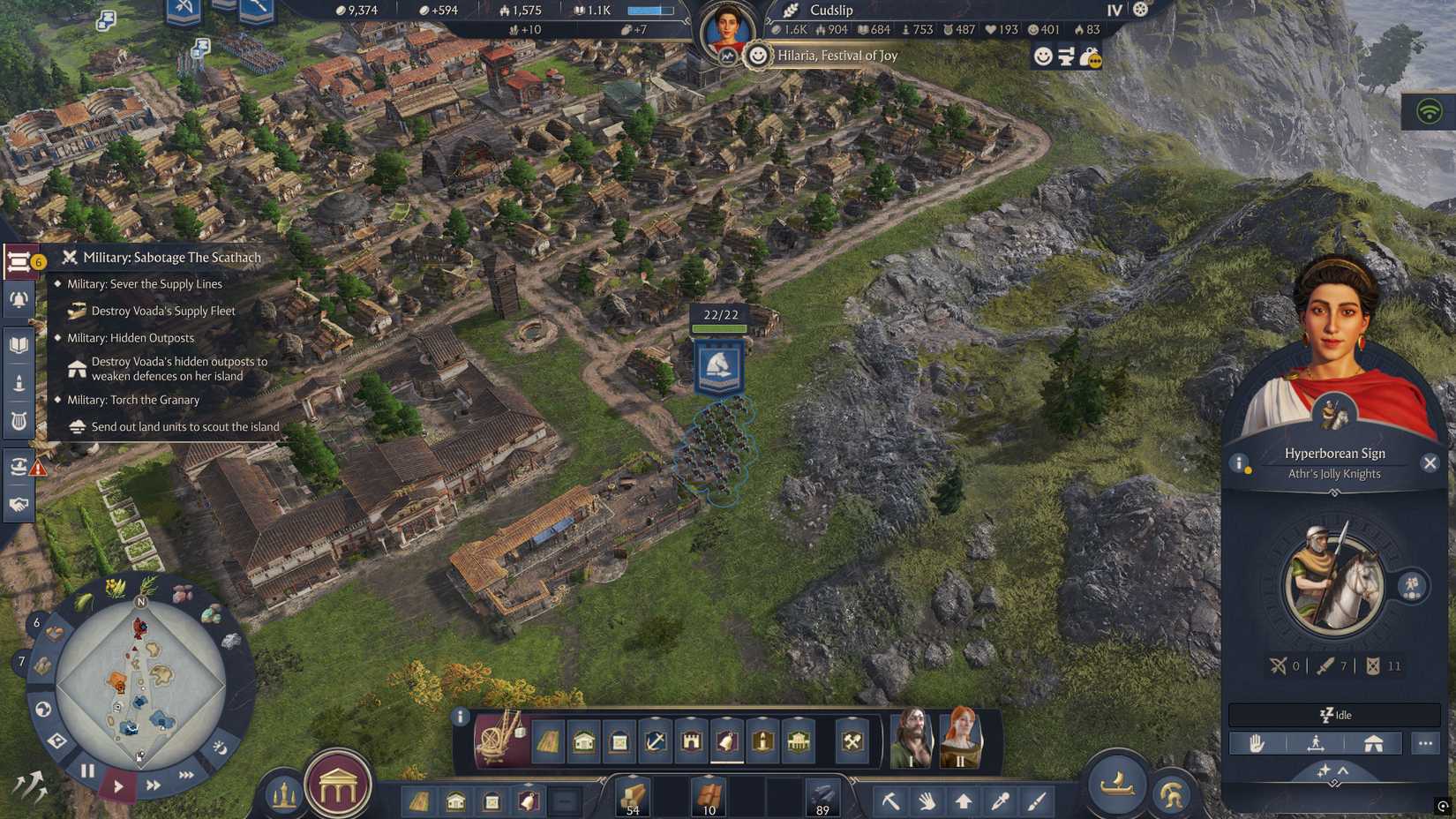Open the crossed hammers production category
Viewport: 1456px width, 819px height.
(852, 742)
